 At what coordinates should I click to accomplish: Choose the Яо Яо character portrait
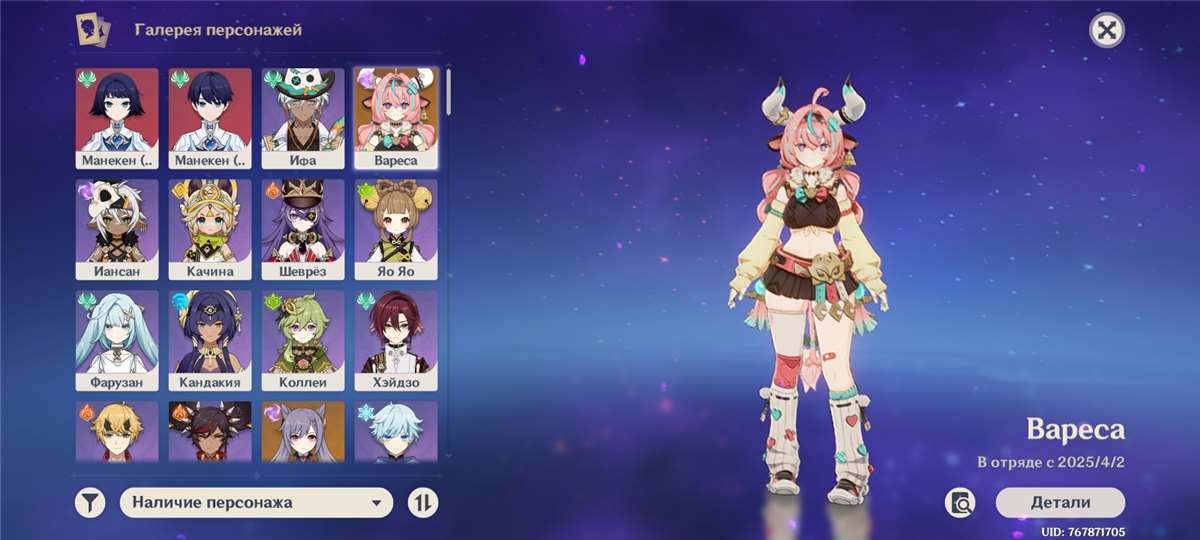coord(396,229)
